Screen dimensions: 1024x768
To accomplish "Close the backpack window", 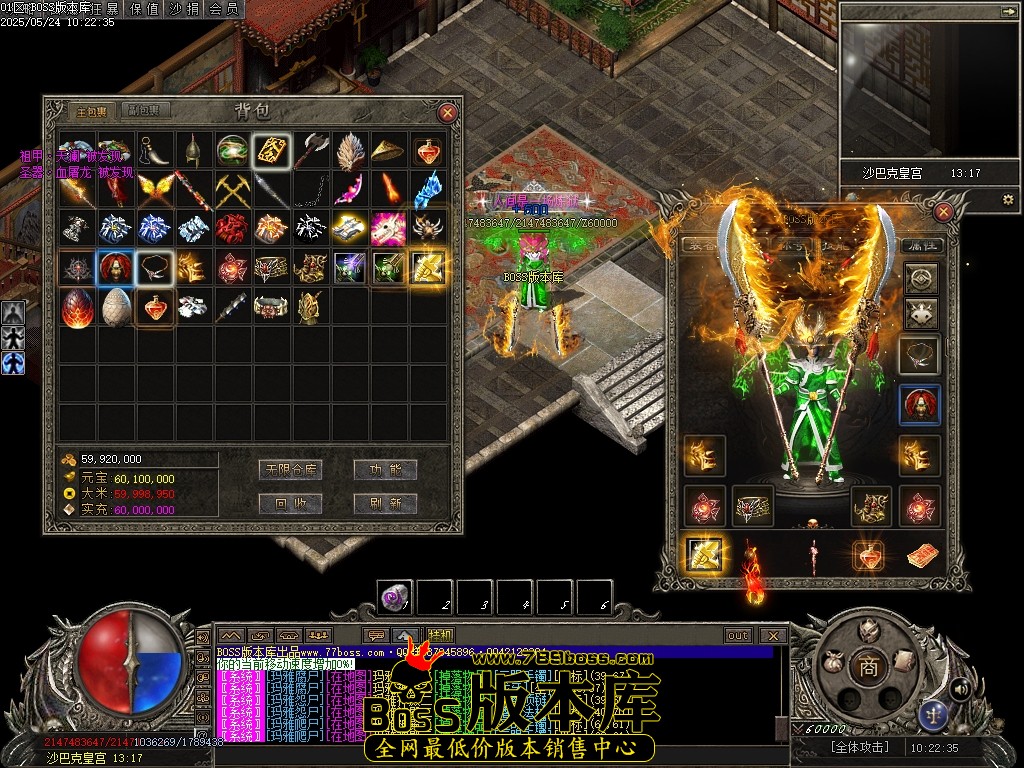I will point(447,113).
